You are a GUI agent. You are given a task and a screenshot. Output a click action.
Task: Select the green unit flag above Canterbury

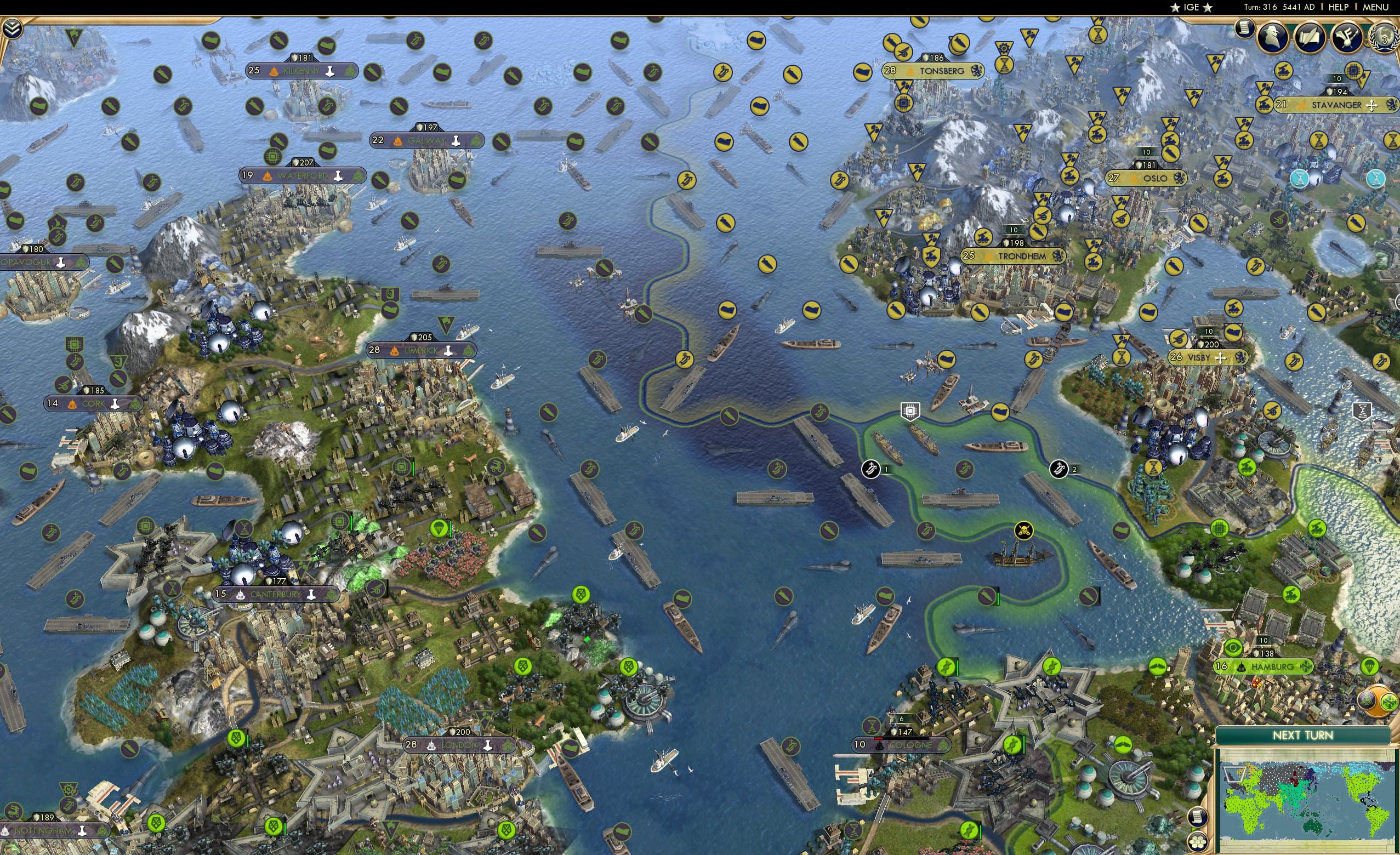click(x=440, y=528)
